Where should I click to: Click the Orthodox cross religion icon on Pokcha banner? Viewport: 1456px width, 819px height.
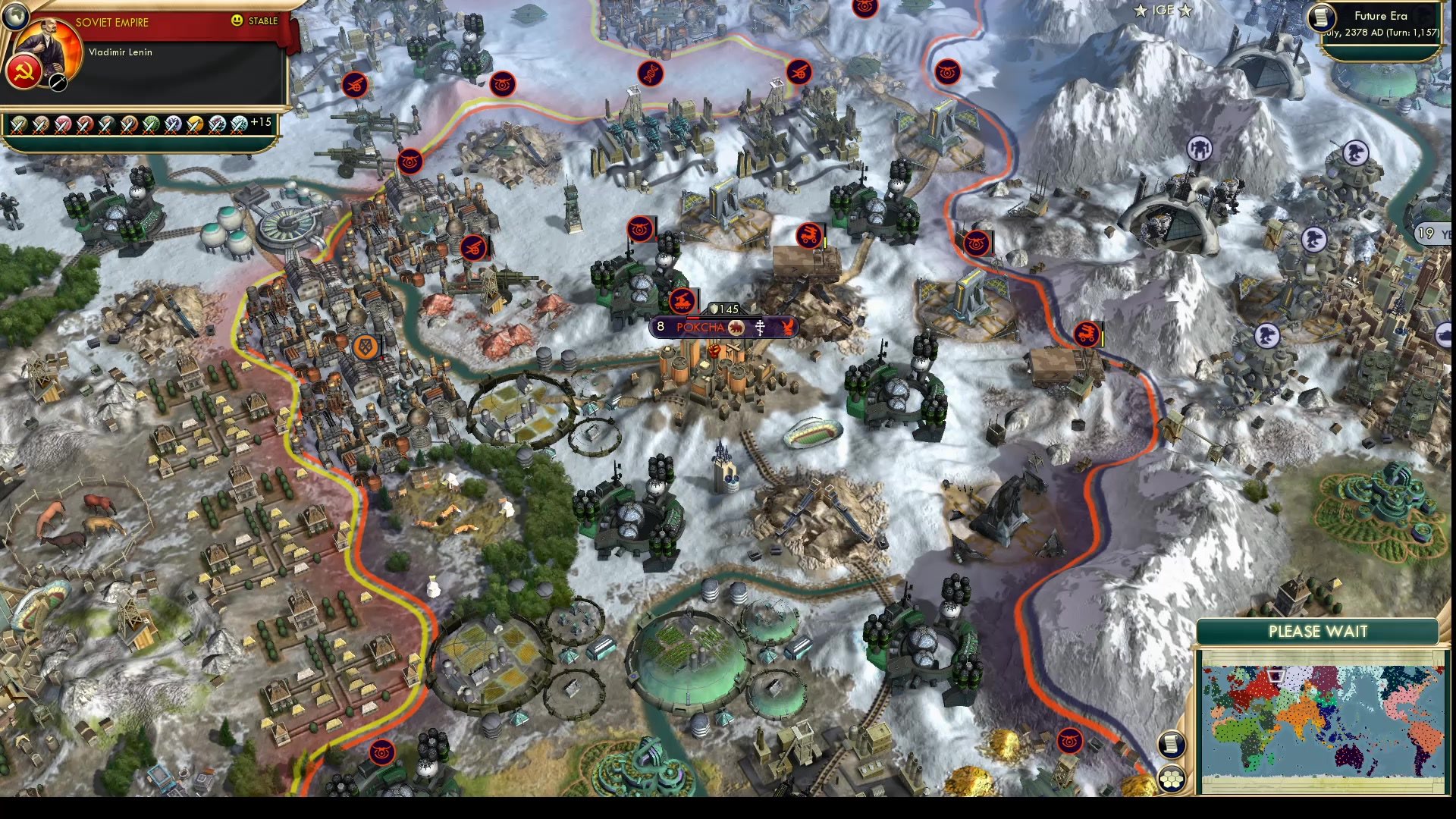tap(760, 328)
